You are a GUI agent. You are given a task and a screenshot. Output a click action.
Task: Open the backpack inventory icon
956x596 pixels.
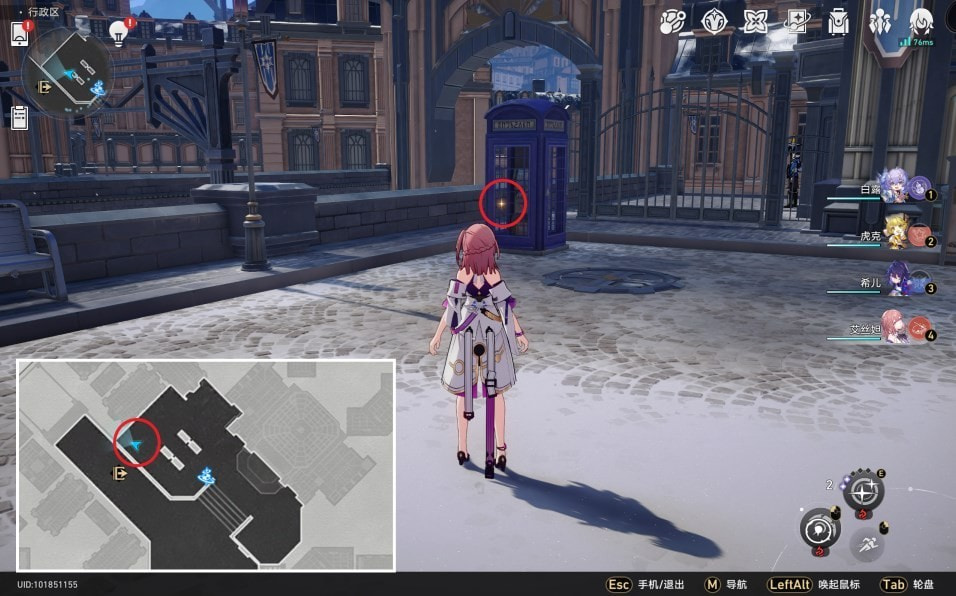(838, 21)
